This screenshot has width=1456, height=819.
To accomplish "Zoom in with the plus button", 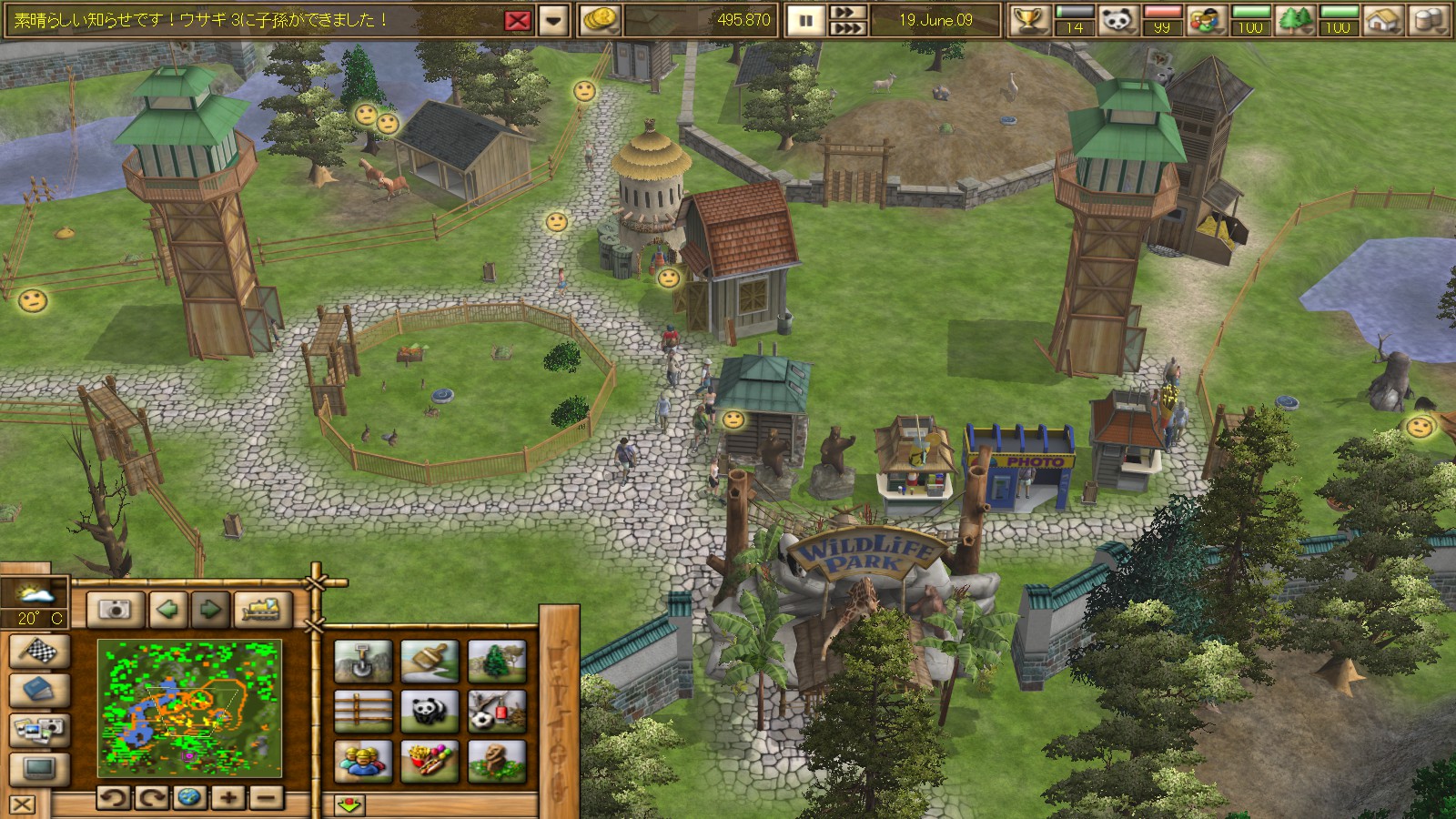I will tap(227, 798).
